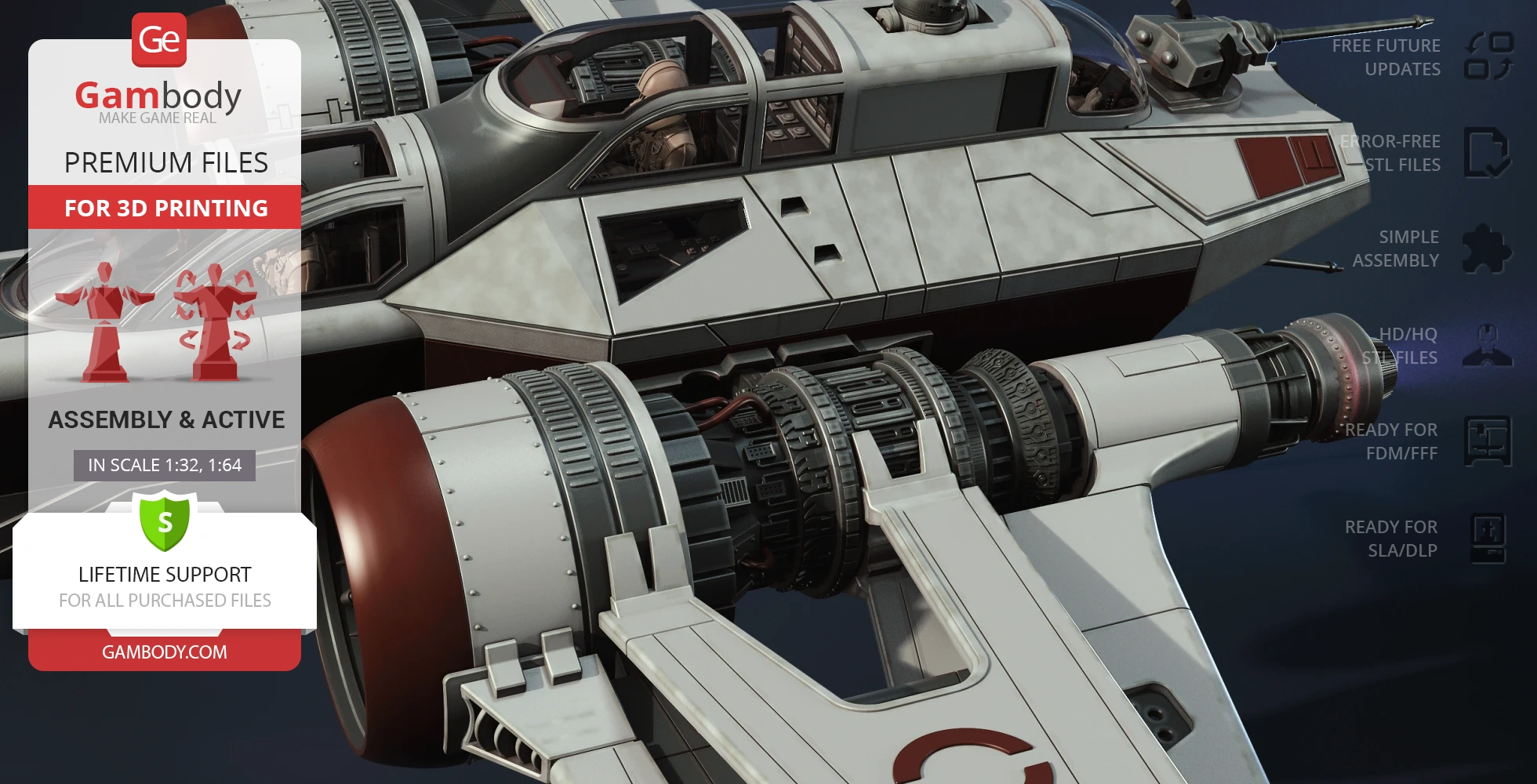Select the Simple Assembly puzzle icon

coord(1488,249)
